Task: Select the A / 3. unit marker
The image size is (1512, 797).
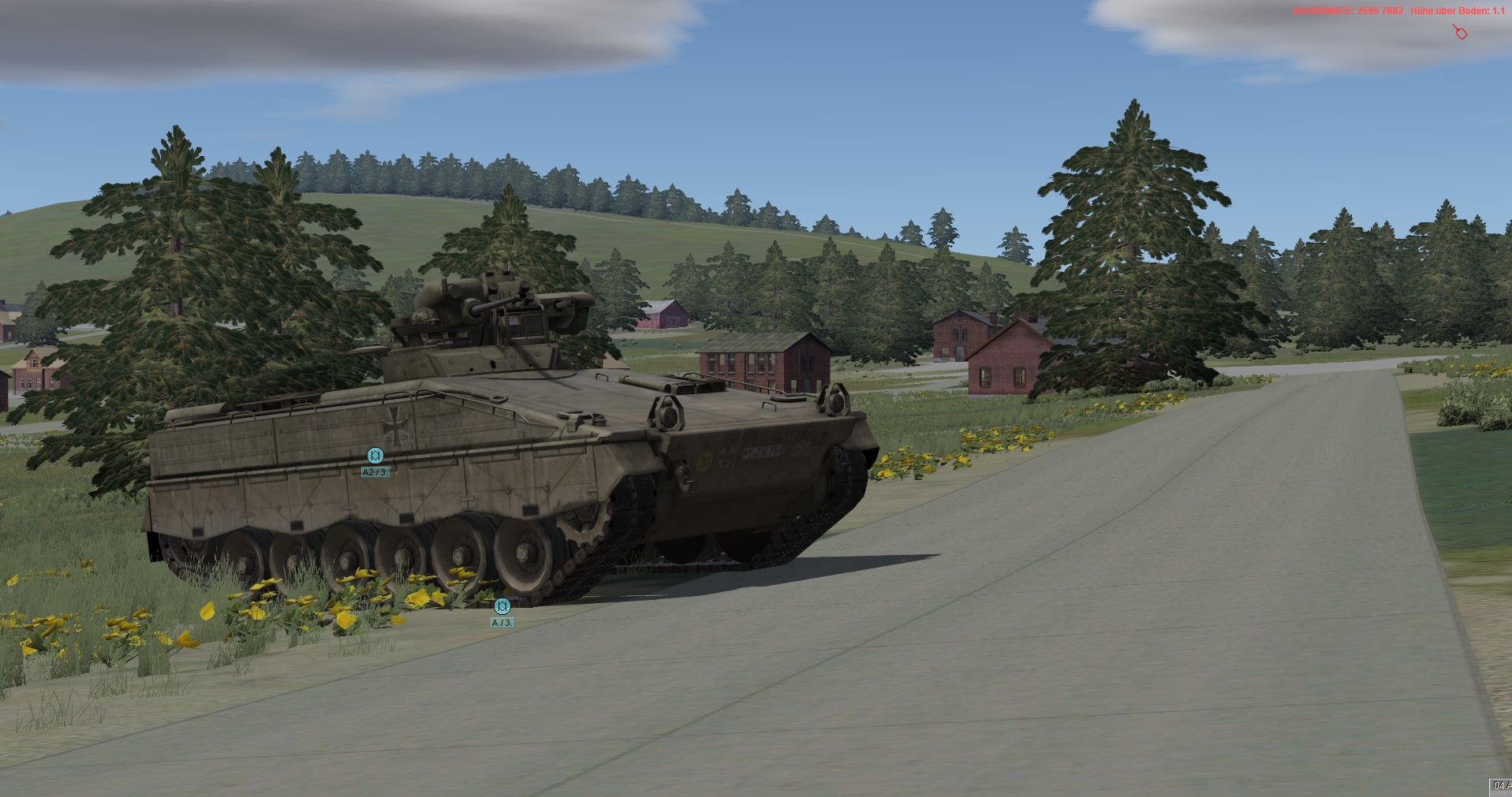Action: (x=502, y=607)
